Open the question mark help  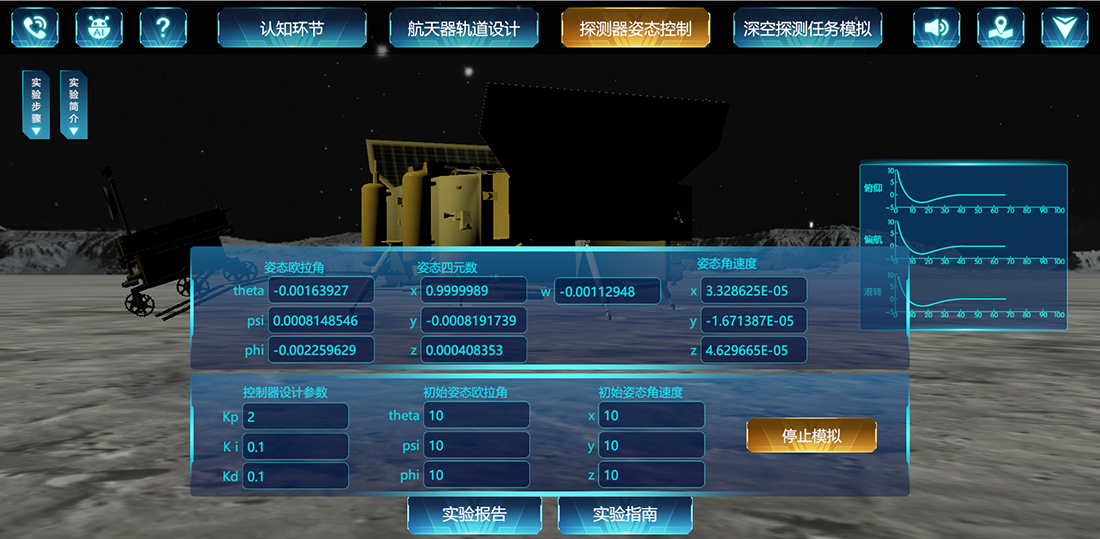(163, 28)
